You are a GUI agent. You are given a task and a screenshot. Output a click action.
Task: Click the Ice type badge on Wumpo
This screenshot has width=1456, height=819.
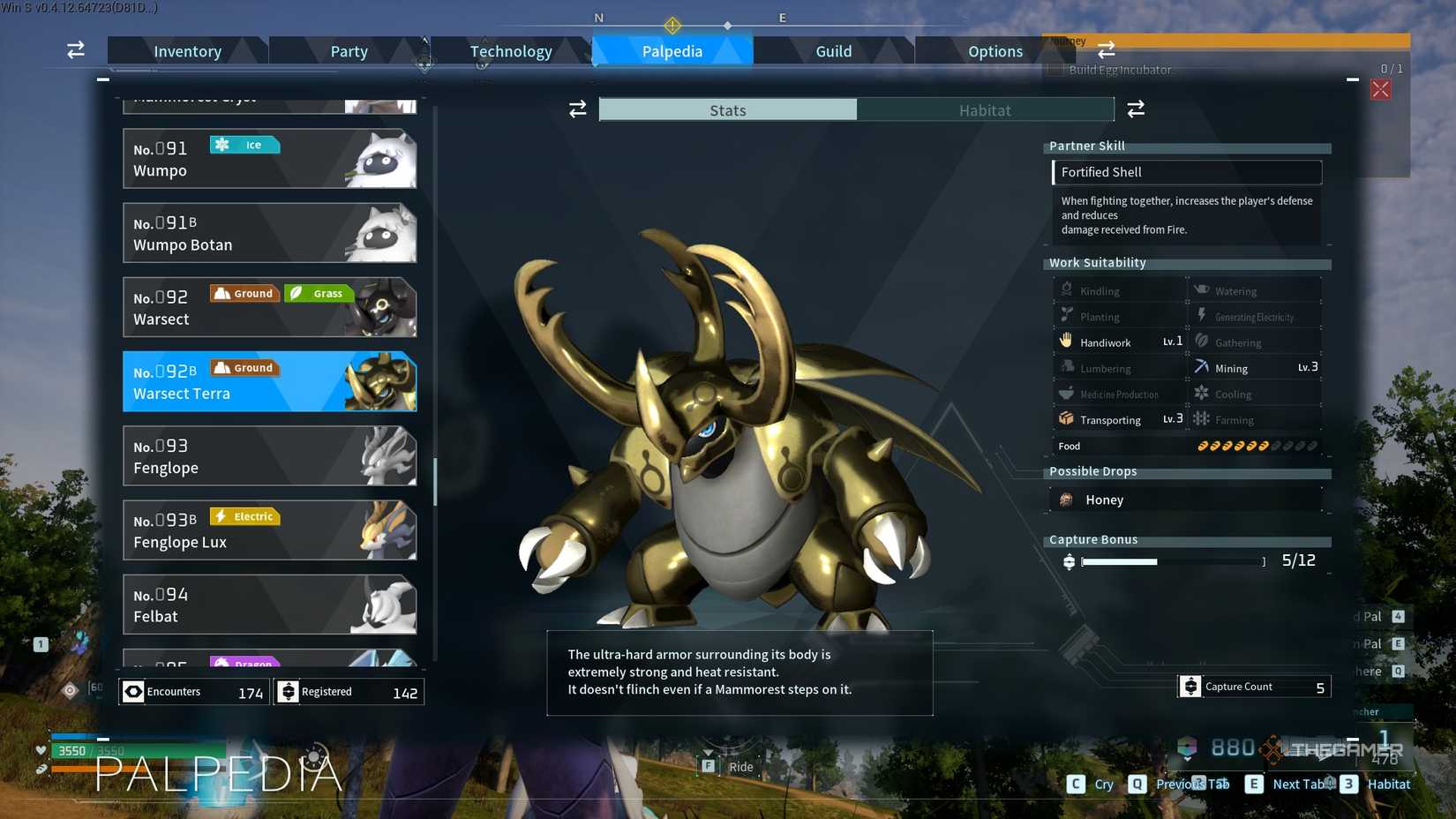pyautogui.click(x=244, y=144)
